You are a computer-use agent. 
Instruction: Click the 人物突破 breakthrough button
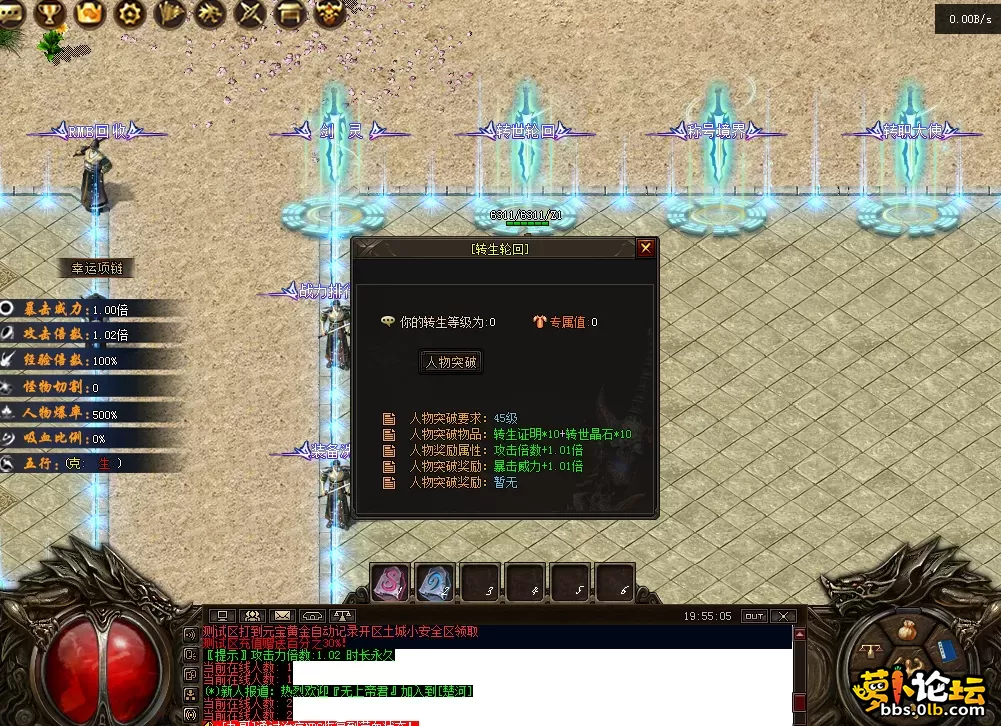[x=451, y=362]
